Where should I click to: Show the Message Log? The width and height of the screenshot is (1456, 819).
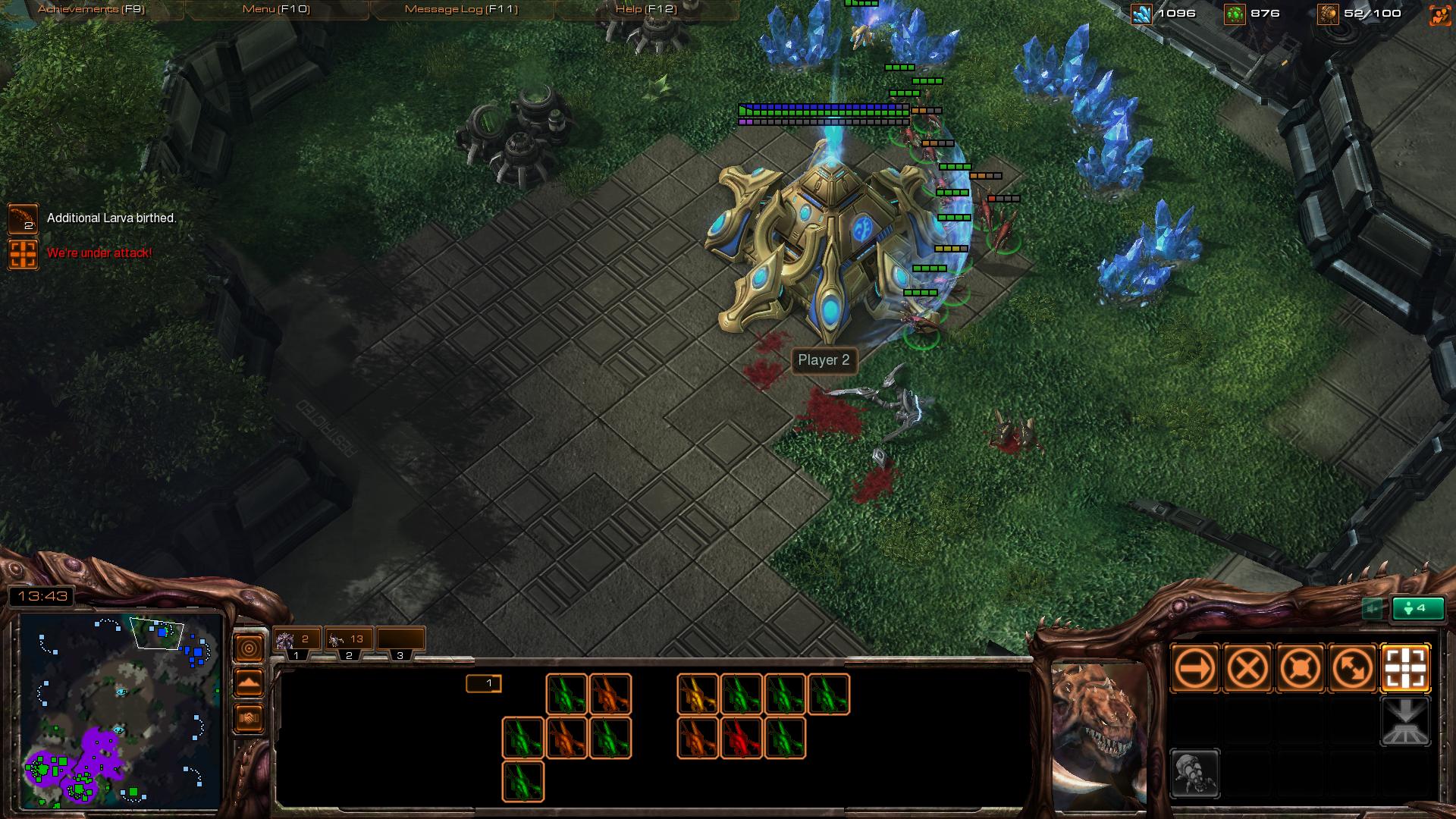click(x=461, y=9)
